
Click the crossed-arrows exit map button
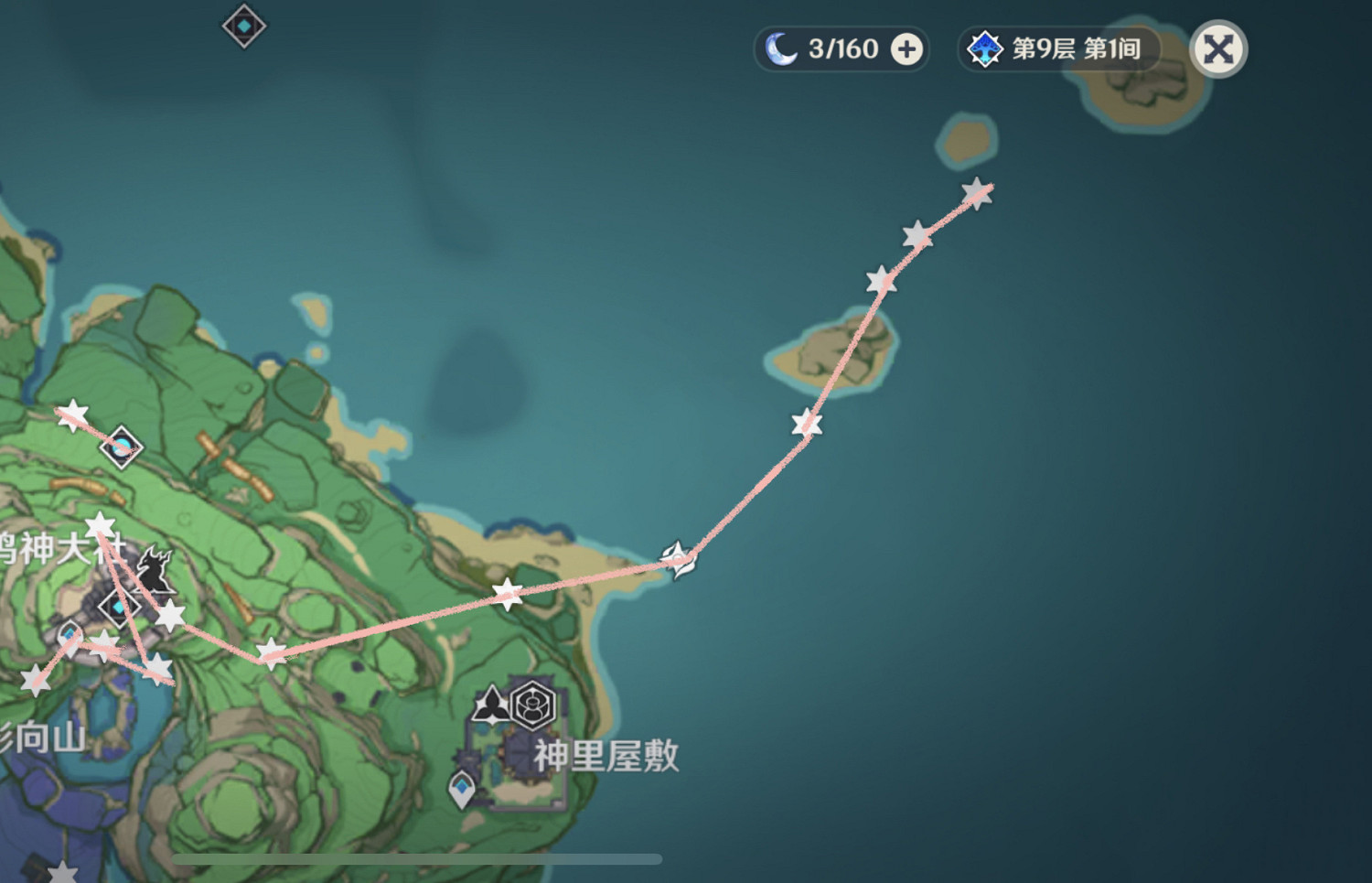click(x=1217, y=49)
